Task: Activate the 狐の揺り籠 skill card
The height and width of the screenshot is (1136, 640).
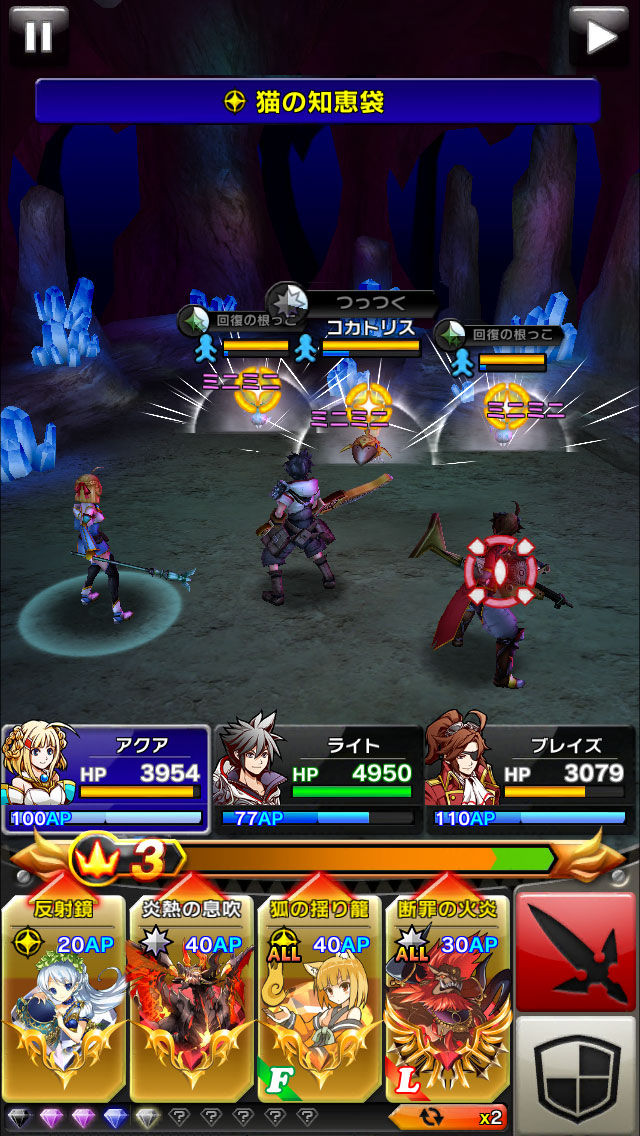Action: (320, 1000)
